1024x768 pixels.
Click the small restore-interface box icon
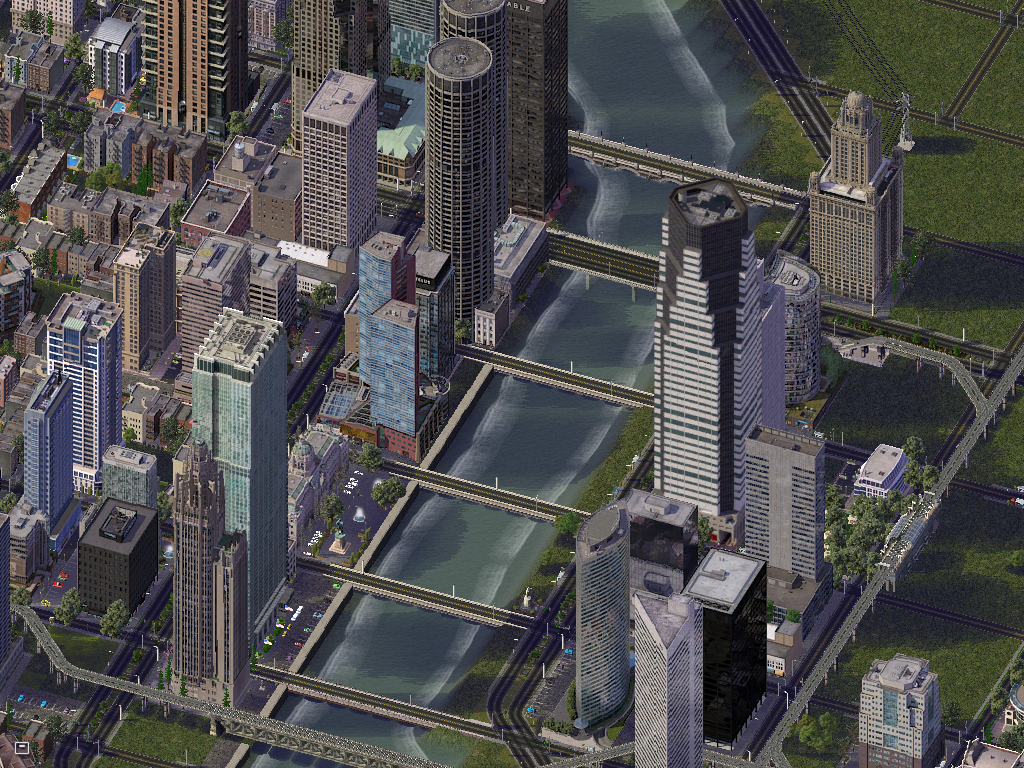coord(22,746)
